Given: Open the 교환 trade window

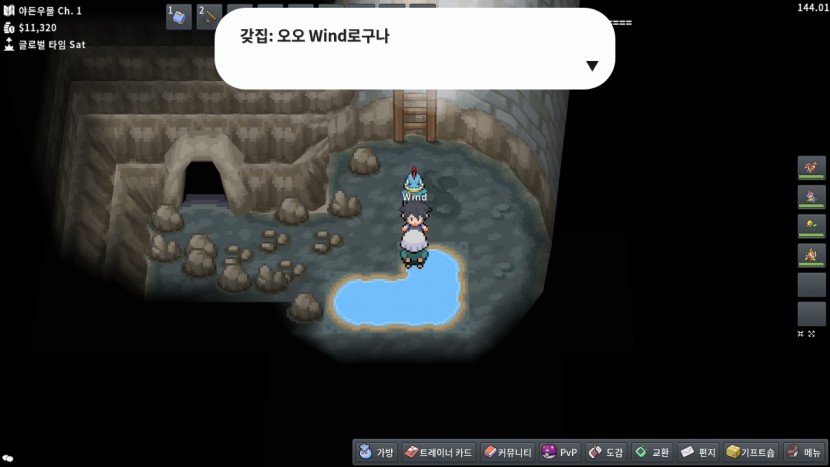Looking at the screenshot, I should coord(652,453).
